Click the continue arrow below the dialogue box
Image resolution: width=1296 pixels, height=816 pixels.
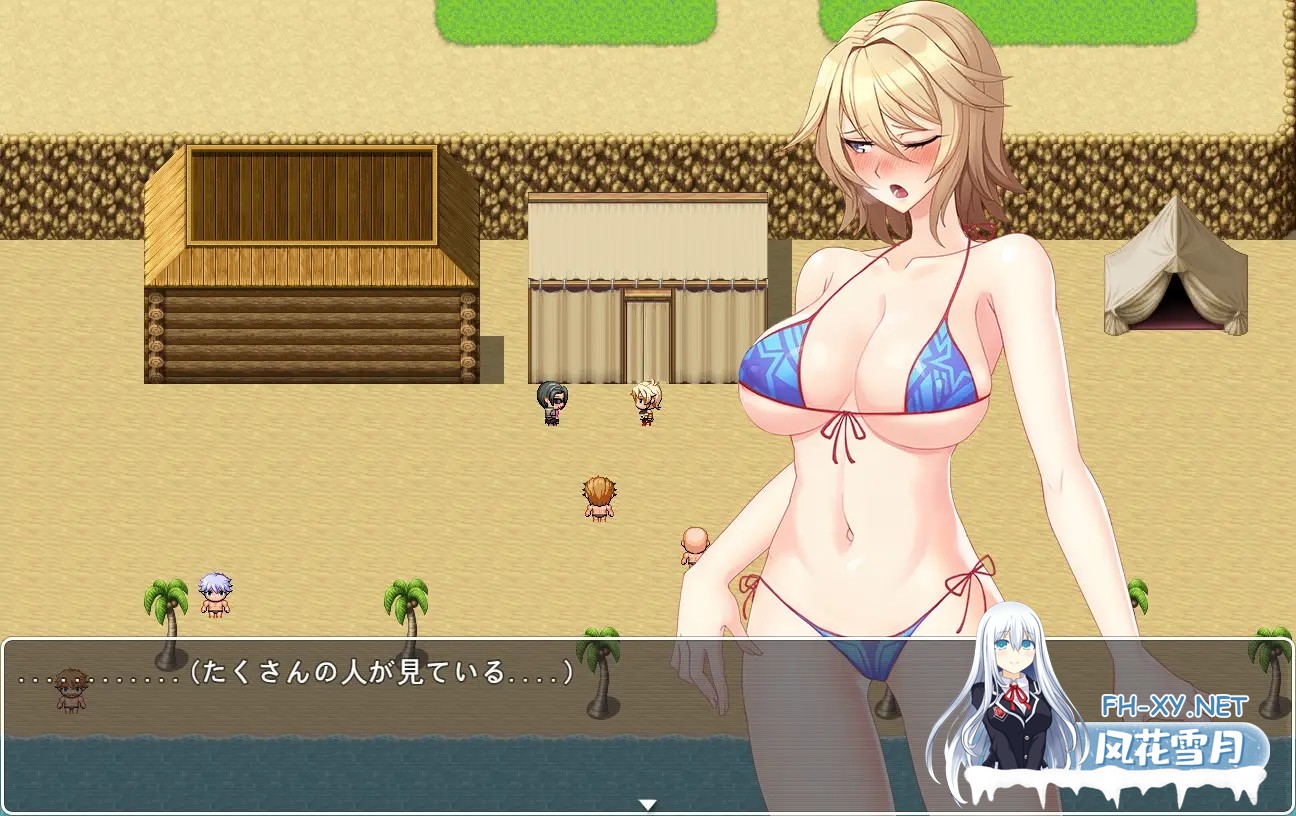click(648, 802)
